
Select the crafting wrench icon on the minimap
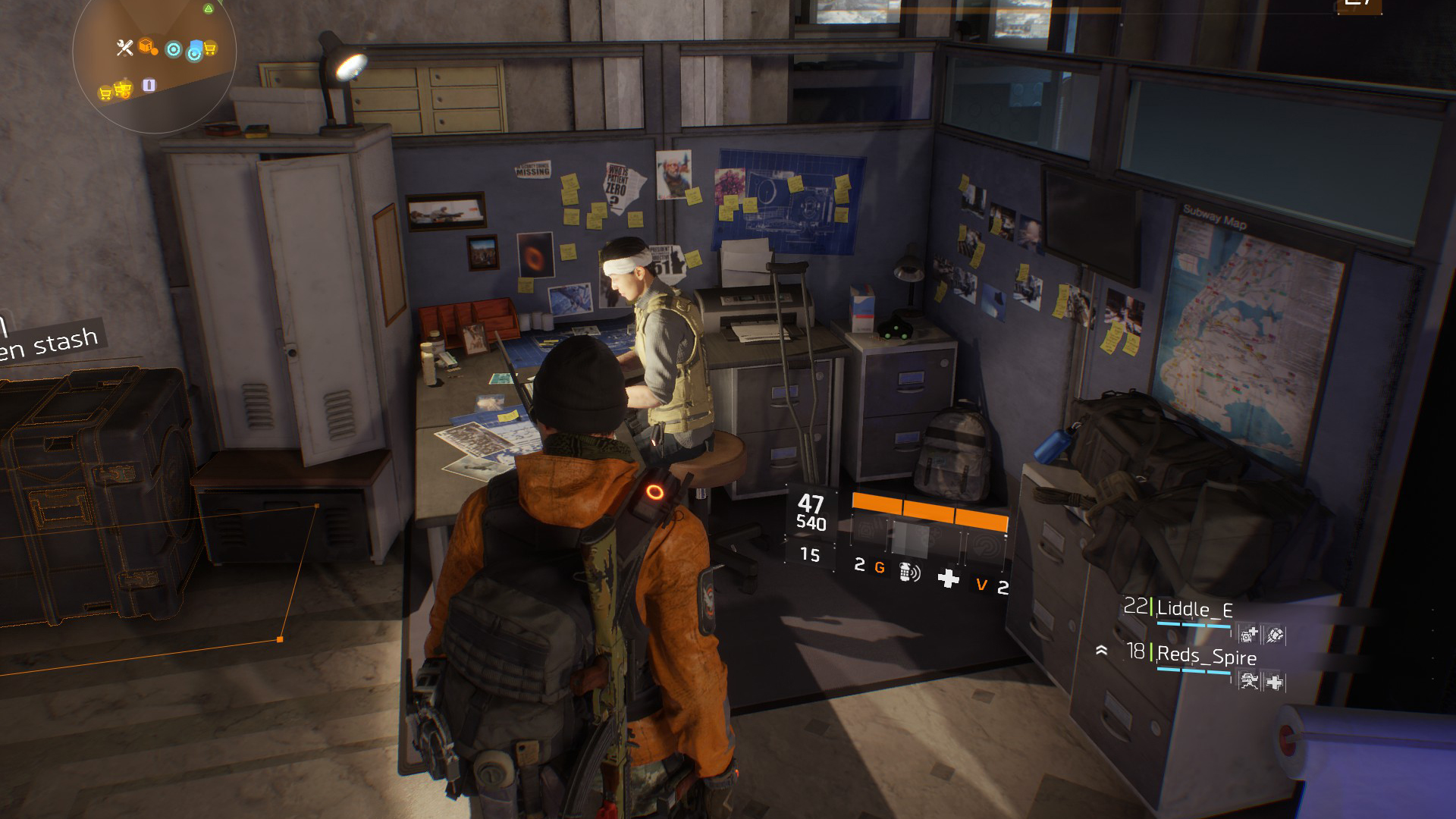coord(125,48)
